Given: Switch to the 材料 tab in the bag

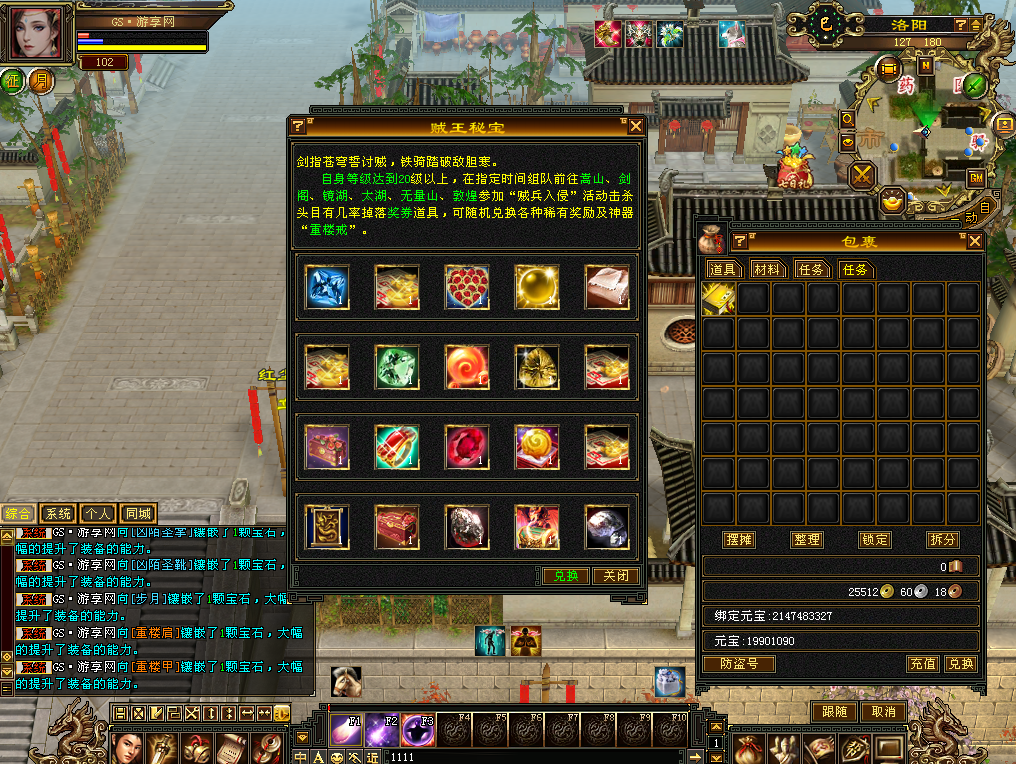Looking at the screenshot, I should [769, 269].
